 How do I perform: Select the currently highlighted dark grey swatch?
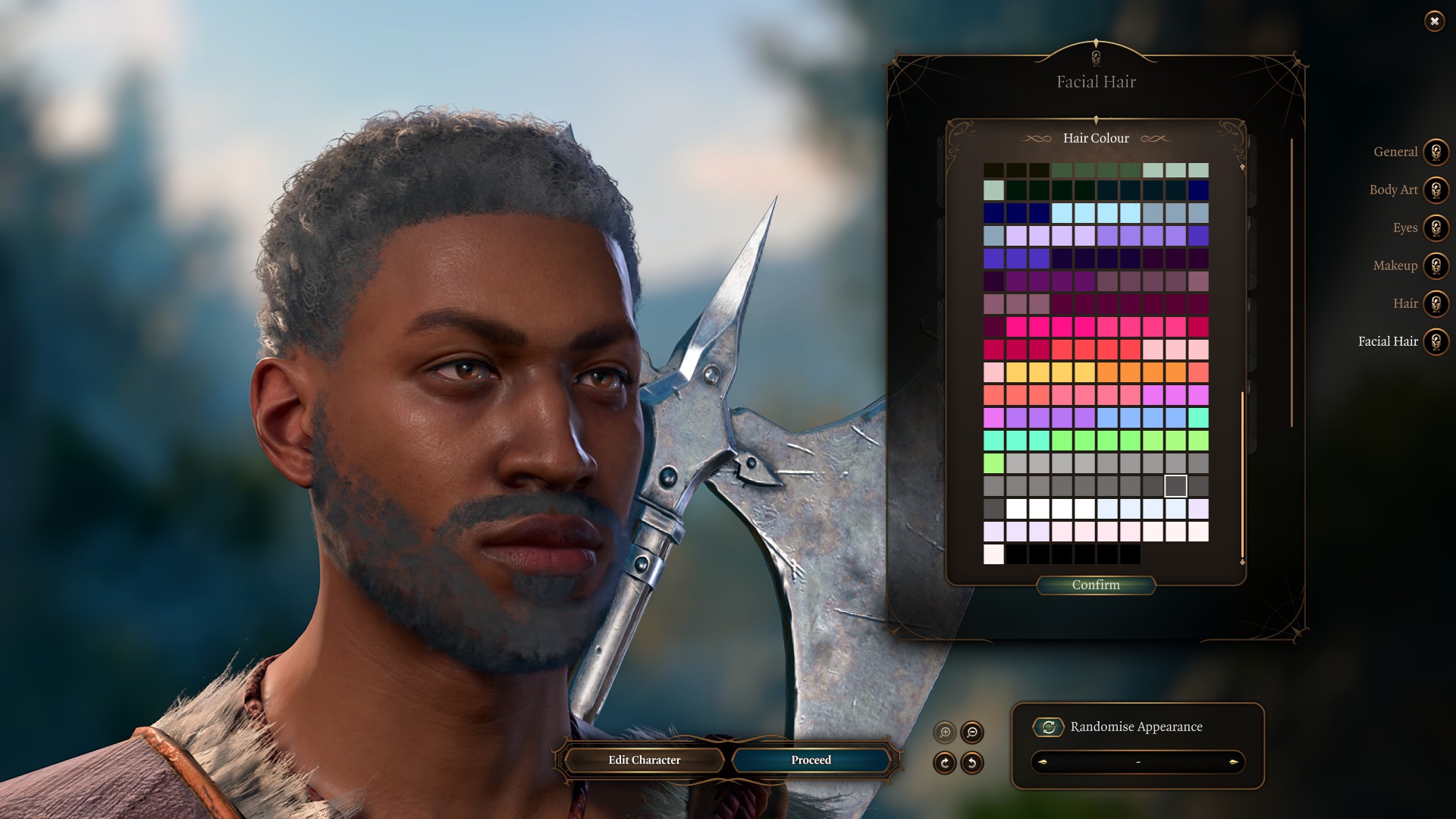tap(1175, 485)
